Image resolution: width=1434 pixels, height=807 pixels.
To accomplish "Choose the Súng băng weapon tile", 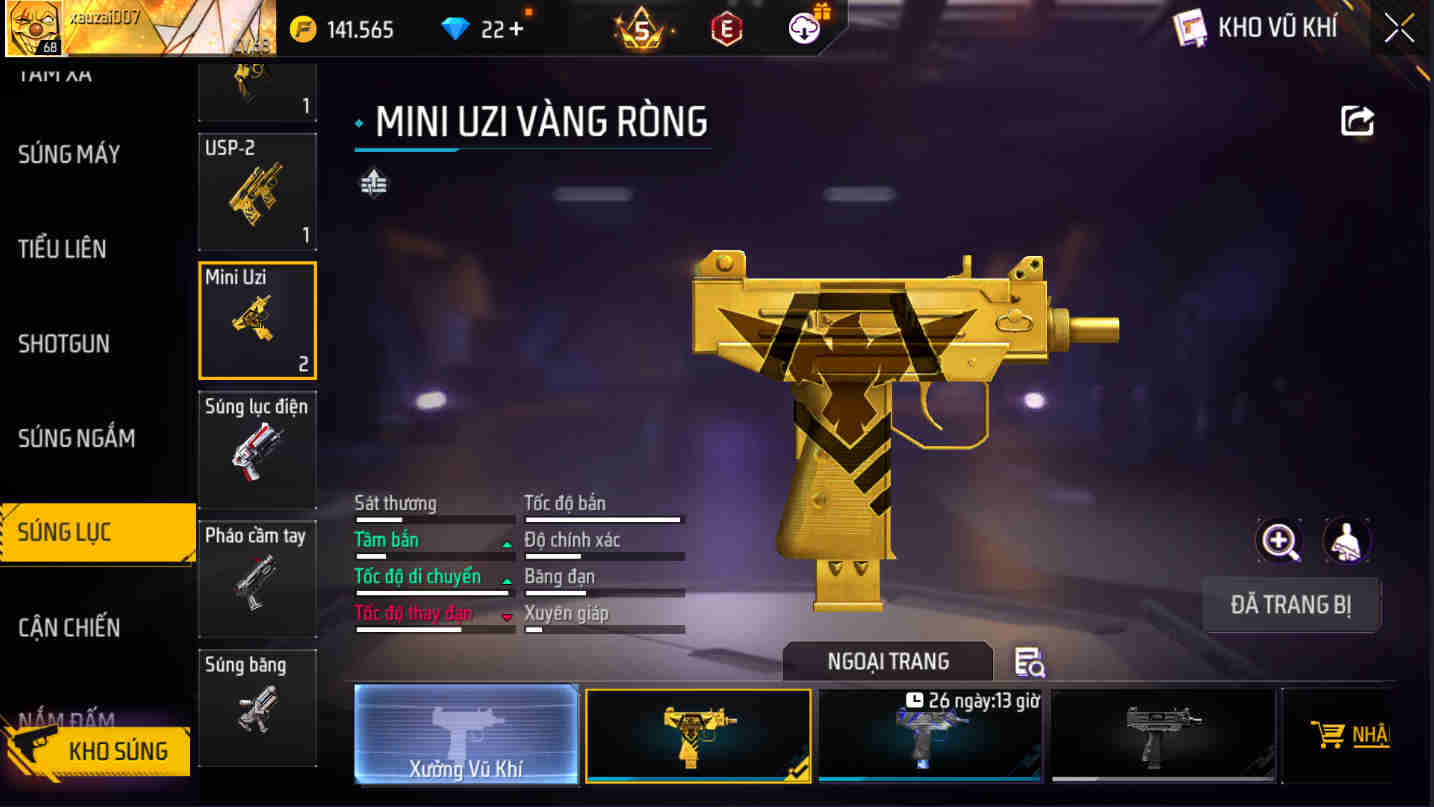I will (x=257, y=706).
